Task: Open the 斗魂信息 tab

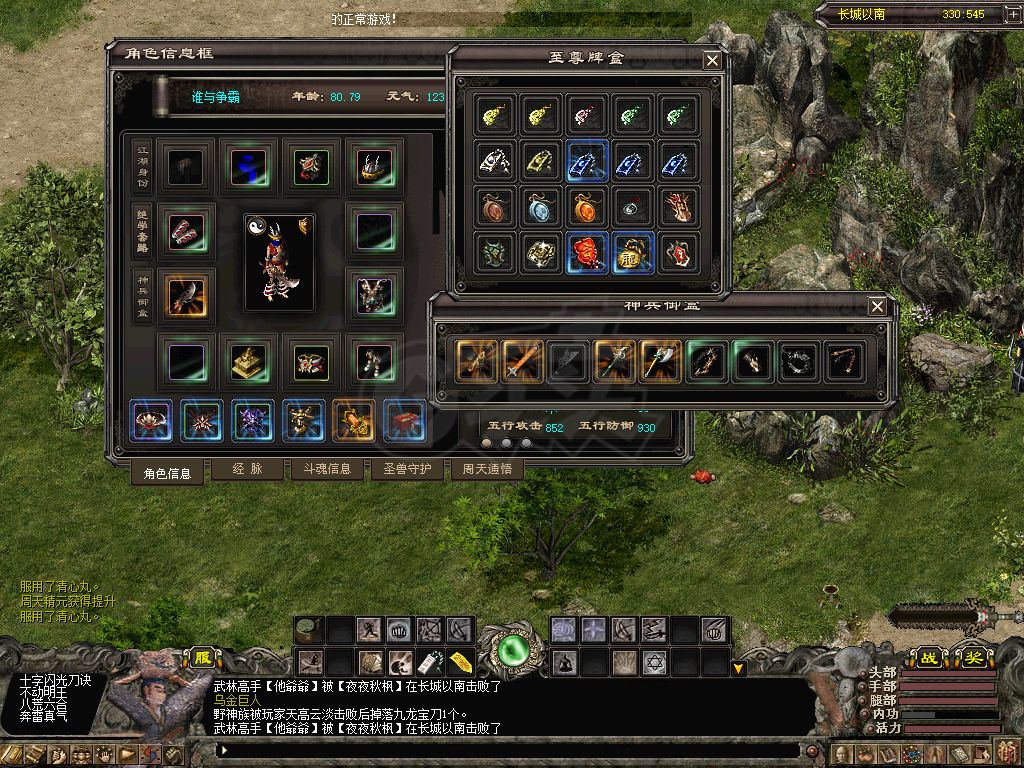Action: click(x=327, y=468)
